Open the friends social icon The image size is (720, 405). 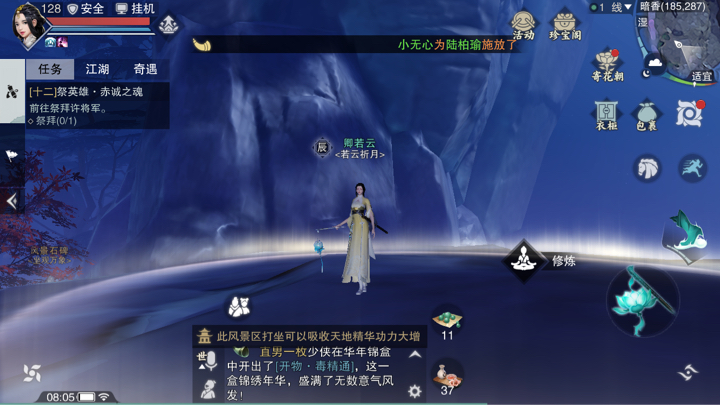point(238,304)
